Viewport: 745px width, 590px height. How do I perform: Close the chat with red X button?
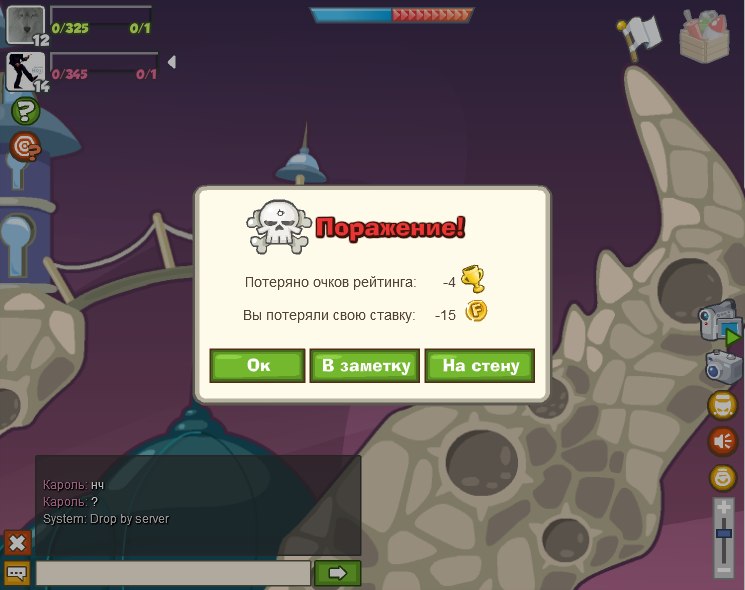[x=17, y=542]
